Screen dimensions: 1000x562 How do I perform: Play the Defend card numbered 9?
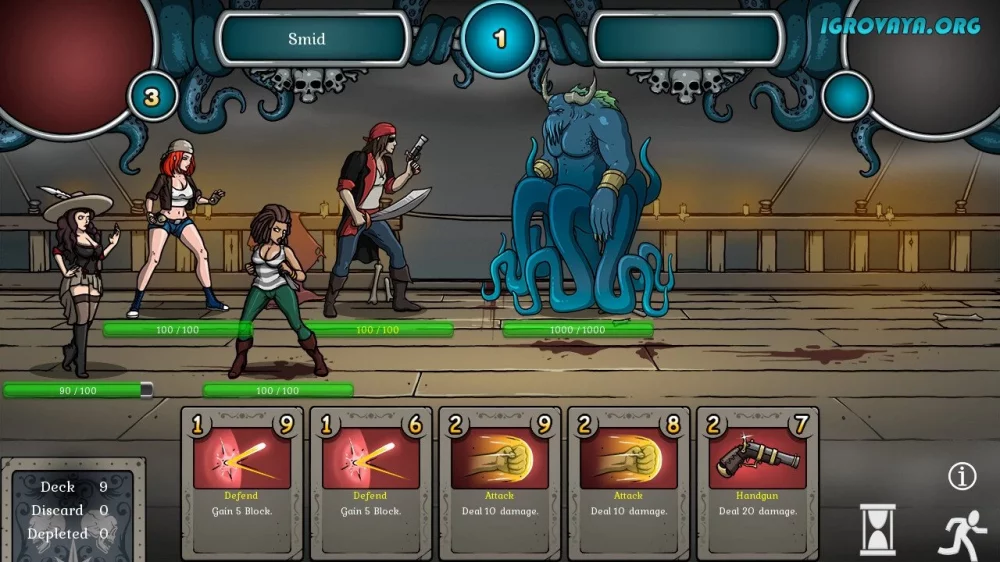(241, 482)
